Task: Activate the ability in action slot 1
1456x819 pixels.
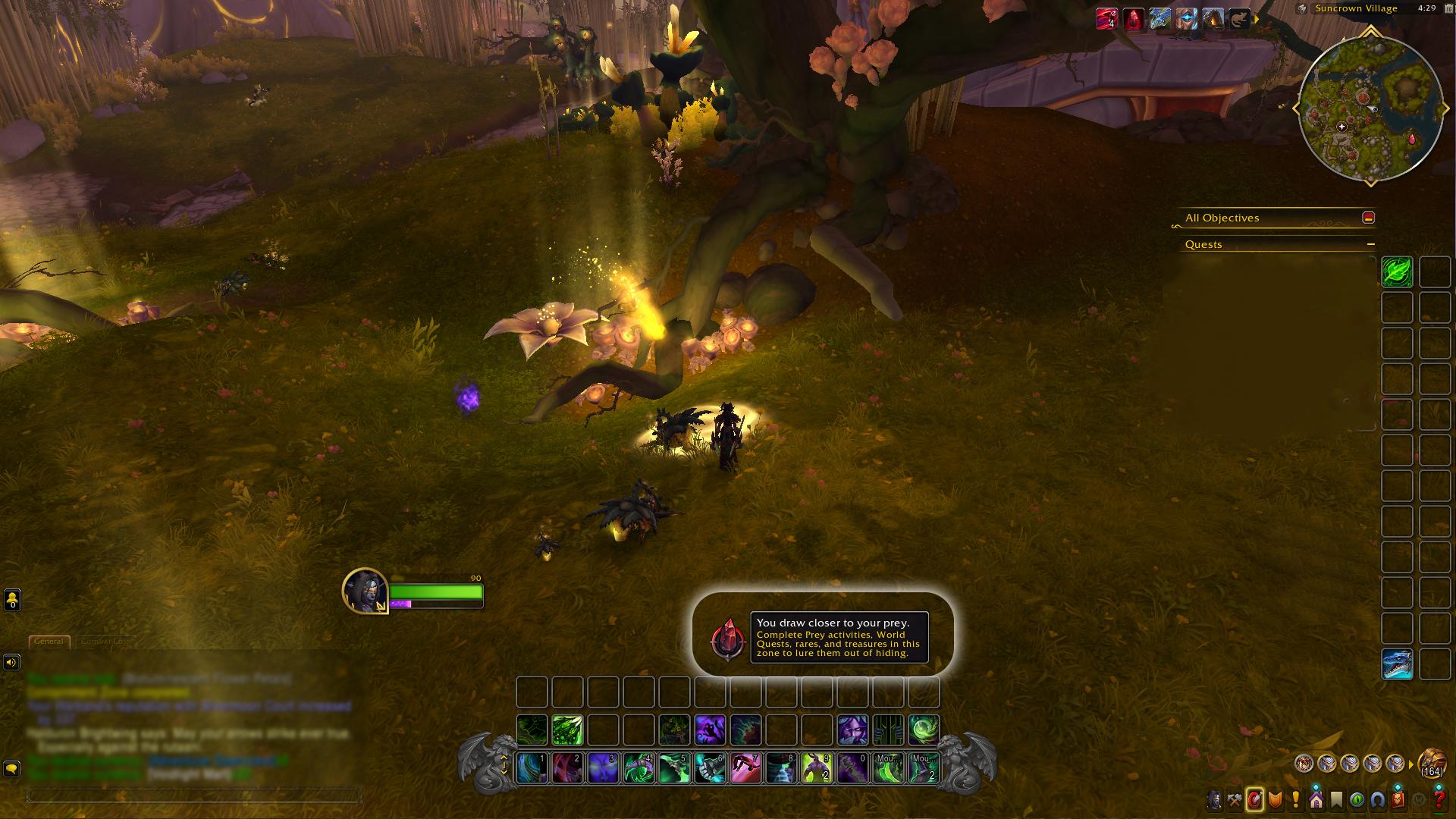Action: (x=532, y=767)
